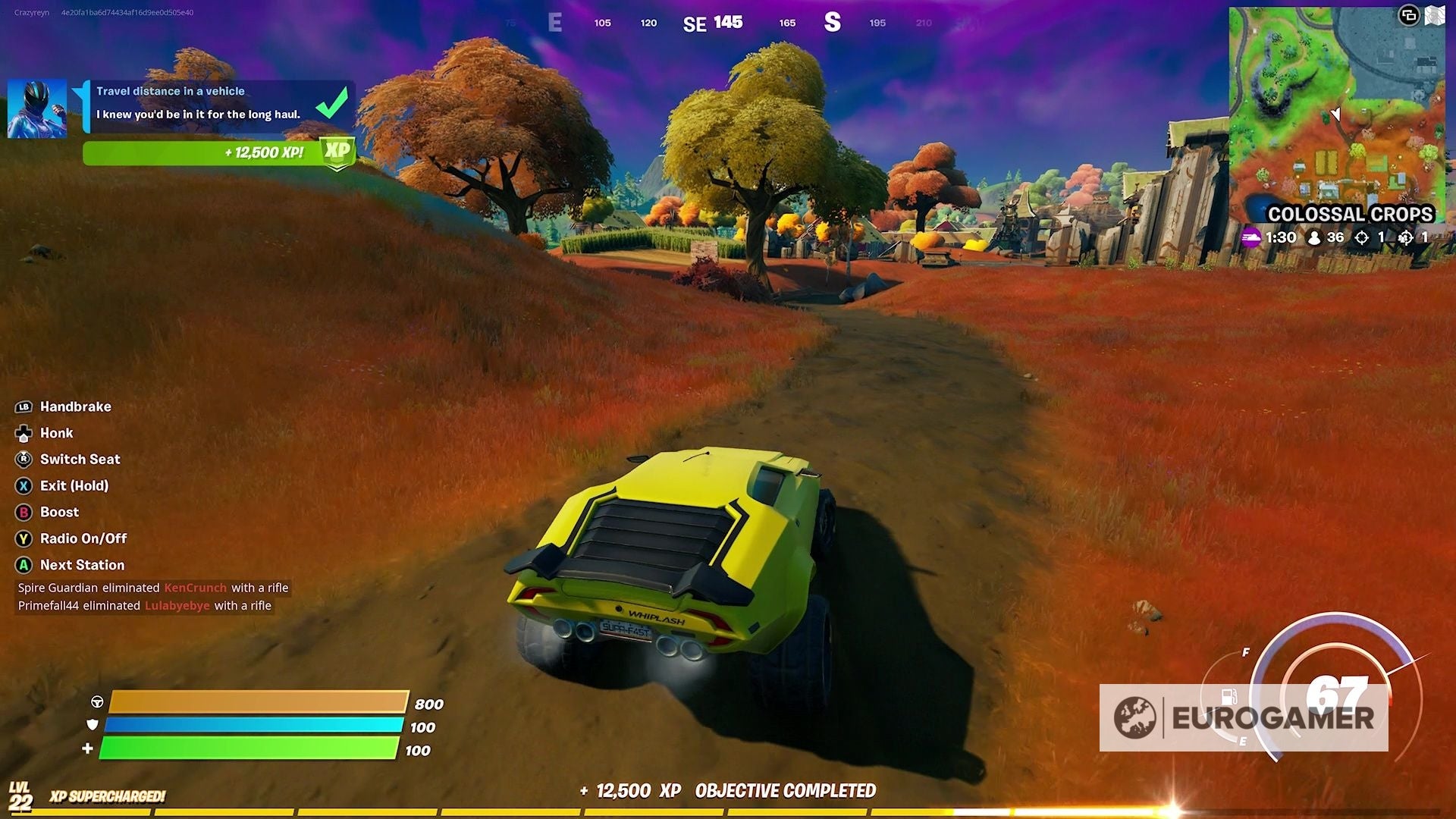Viewport: 1456px width, 819px height.
Task: Select the Handbrake control icon
Action: pyautogui.click(x=23, y=406)
